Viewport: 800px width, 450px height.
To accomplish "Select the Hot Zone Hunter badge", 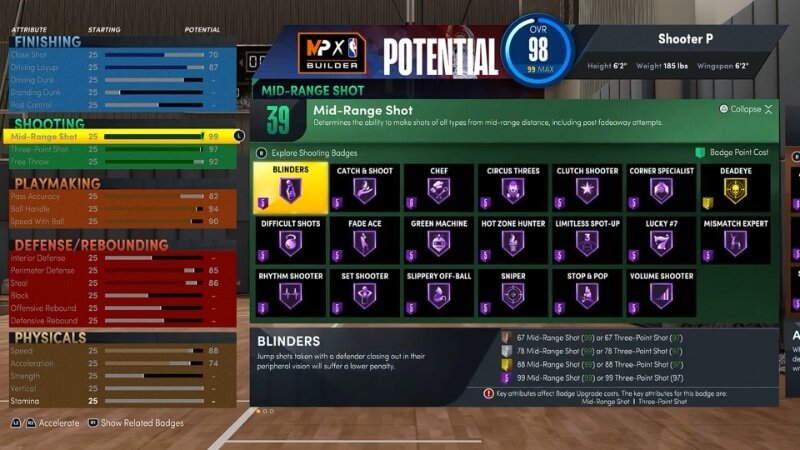I will [x=513, y=240].
